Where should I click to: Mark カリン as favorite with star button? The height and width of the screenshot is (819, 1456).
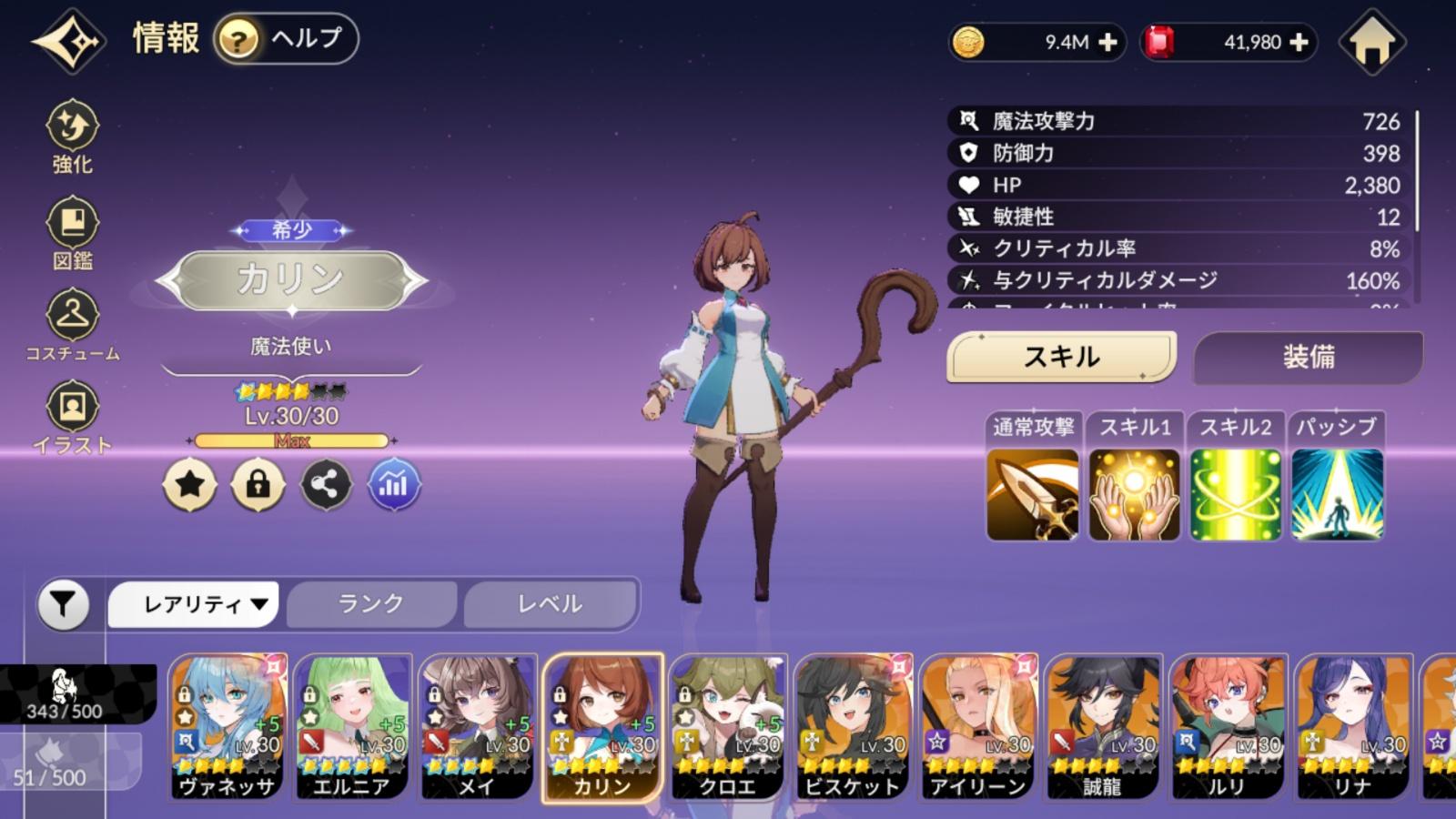pos(189,484)
